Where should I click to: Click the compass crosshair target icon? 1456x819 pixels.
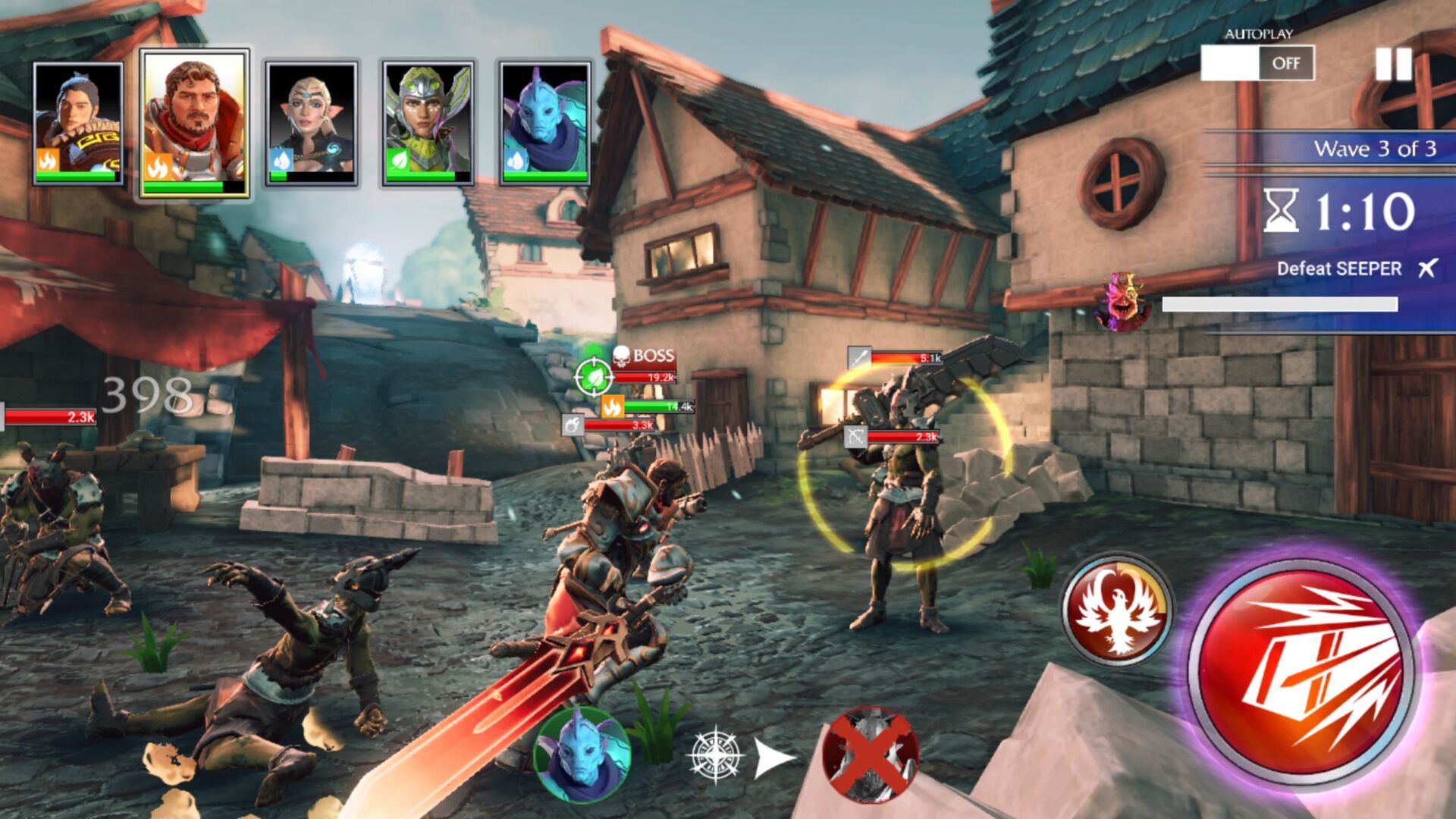pos(715,755)
